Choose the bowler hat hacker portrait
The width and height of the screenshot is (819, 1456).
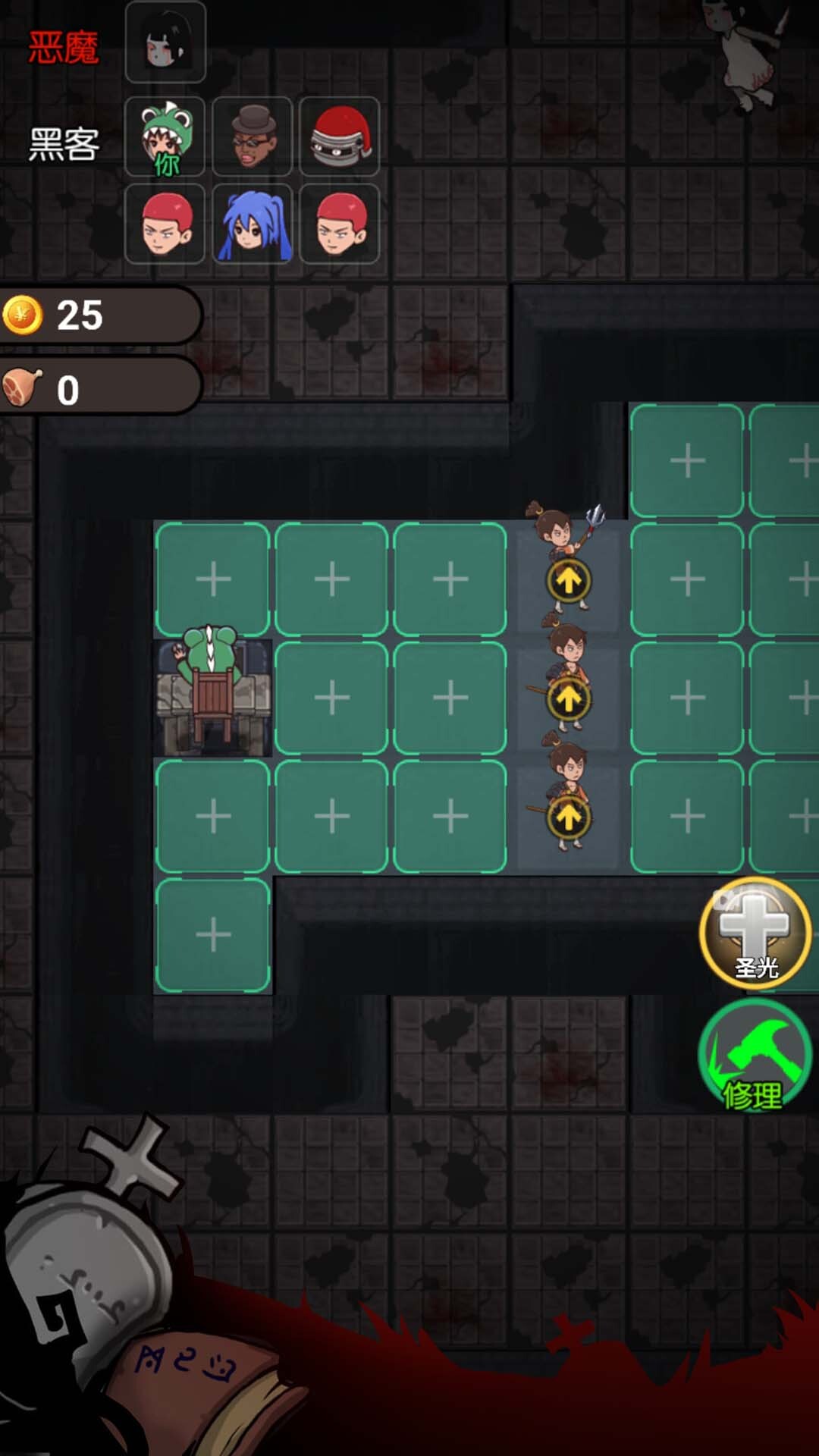(253, 136)
